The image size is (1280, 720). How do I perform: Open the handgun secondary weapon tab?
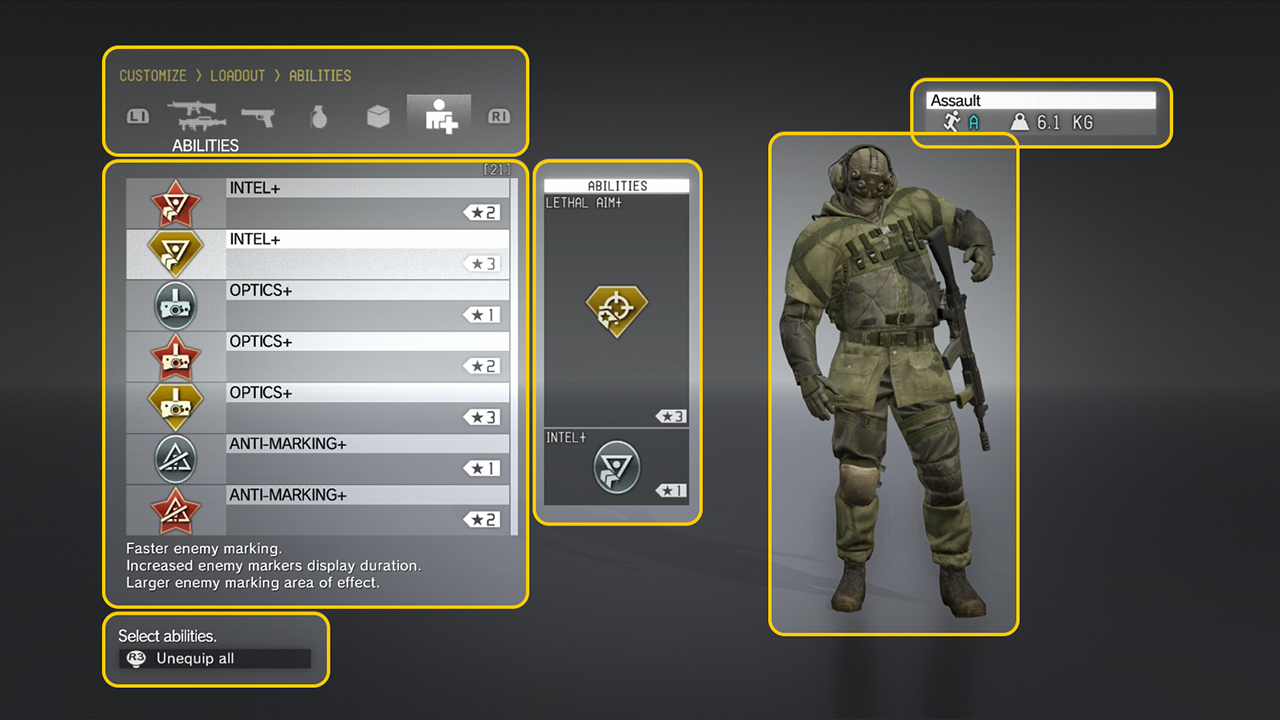[x=258, y=116]
